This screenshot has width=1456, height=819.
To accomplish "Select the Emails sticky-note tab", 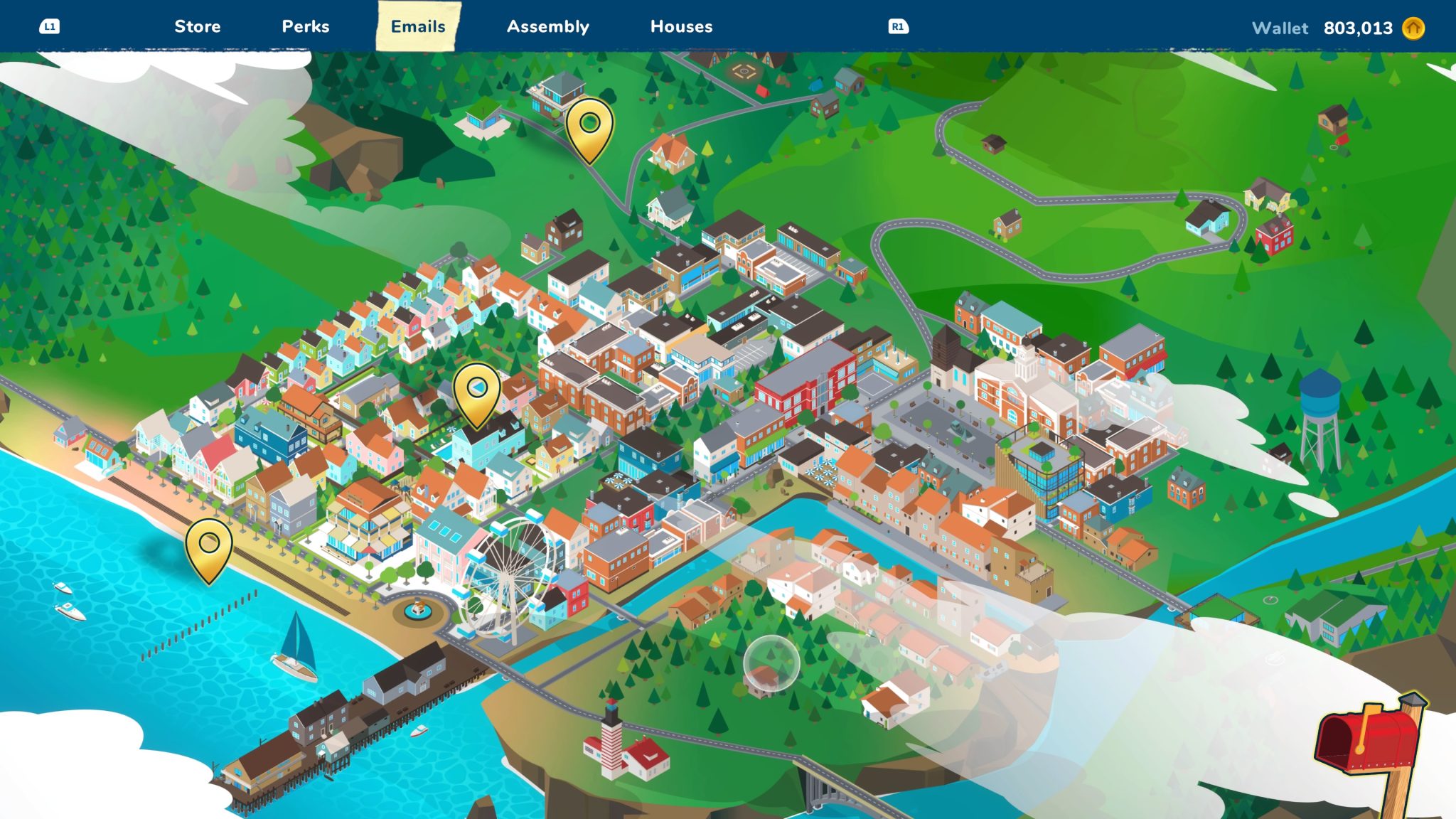I will click(x=416, y=27).
